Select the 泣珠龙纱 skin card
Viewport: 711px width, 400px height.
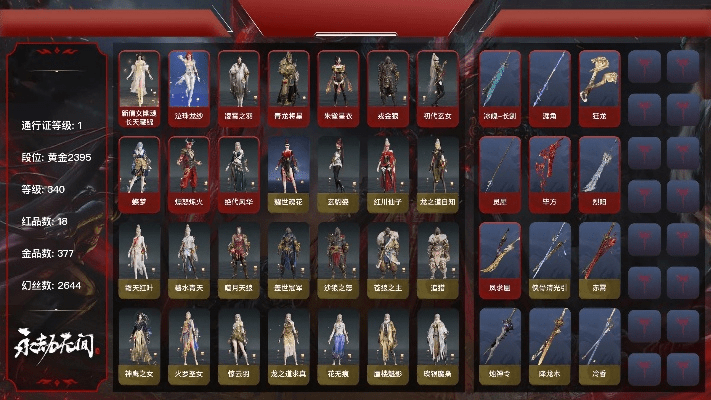coord(188,87)
